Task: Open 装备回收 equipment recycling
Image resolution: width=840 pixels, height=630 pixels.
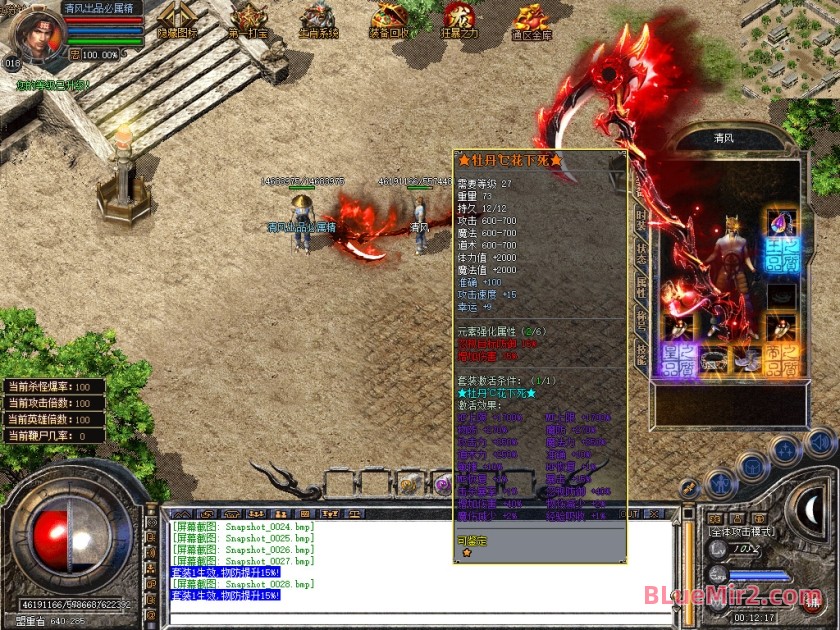Action: (x=389, y=20)
